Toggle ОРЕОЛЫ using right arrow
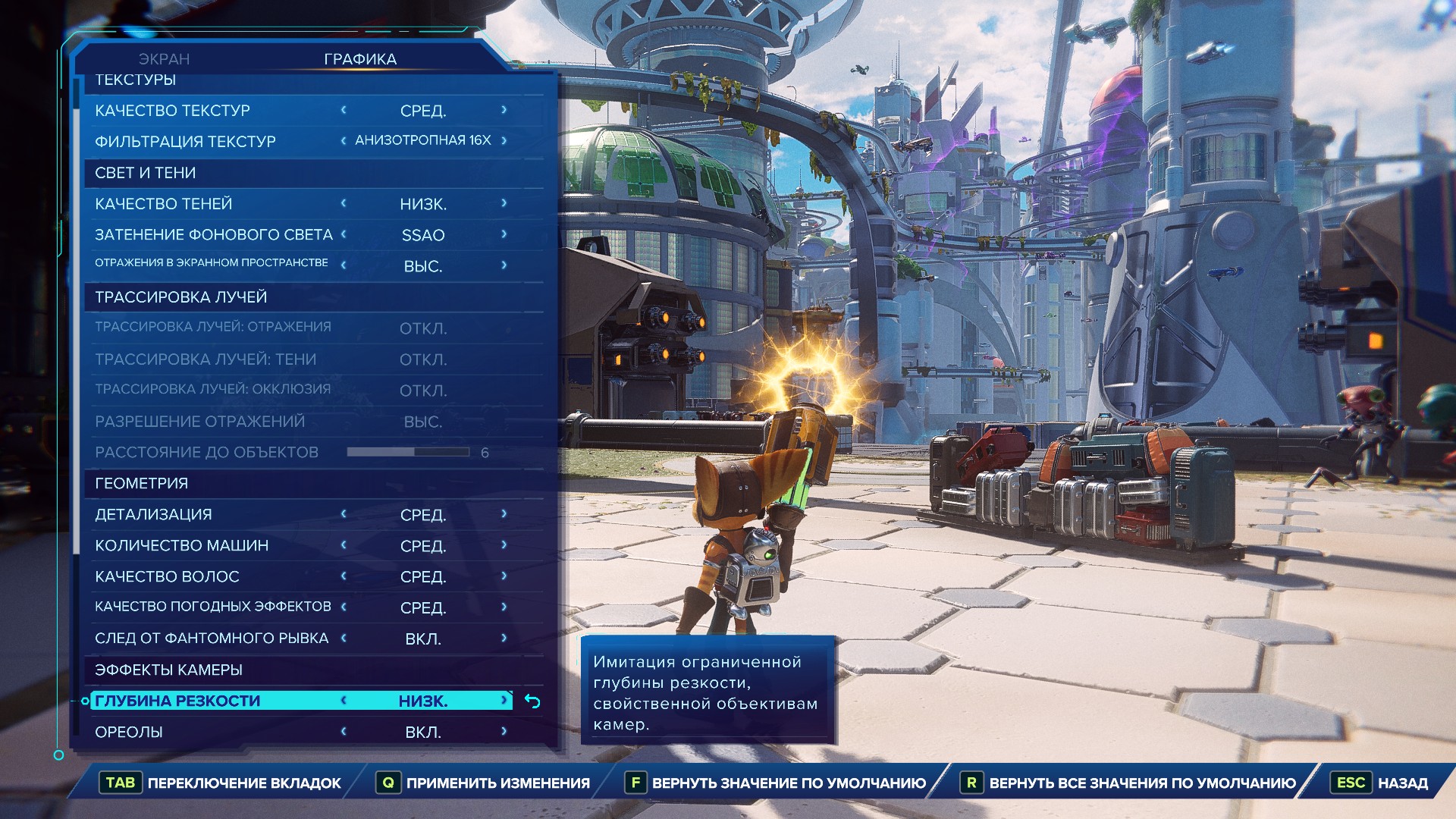The height and width of the screenshot is (819, 1456). click(x=504, y=732)
